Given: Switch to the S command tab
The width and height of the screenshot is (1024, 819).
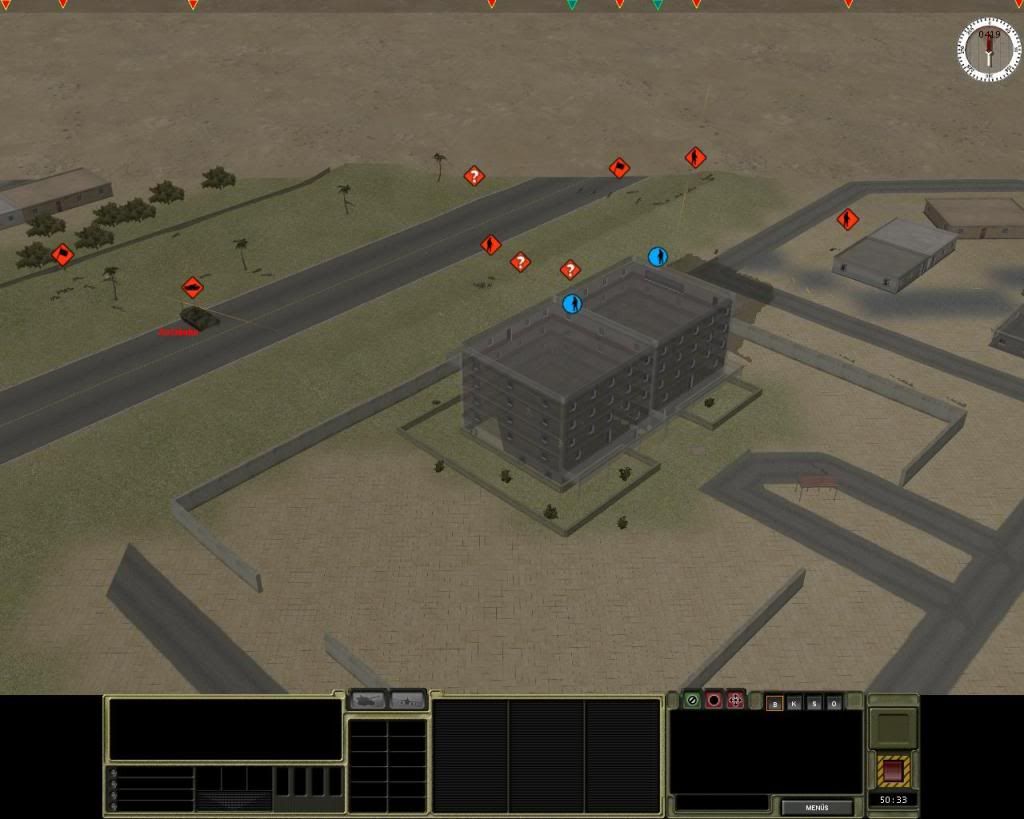Looking at the screenshot, I should click(x=814, y=703).
